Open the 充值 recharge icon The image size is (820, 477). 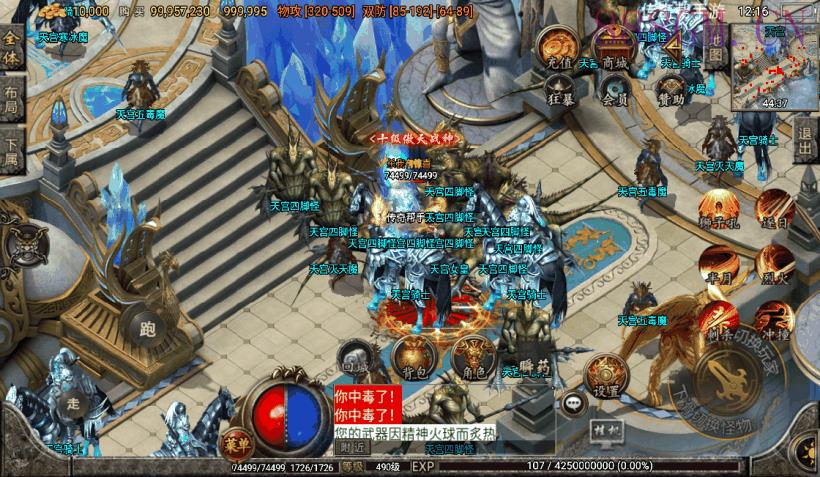click(x=558, y=49)
